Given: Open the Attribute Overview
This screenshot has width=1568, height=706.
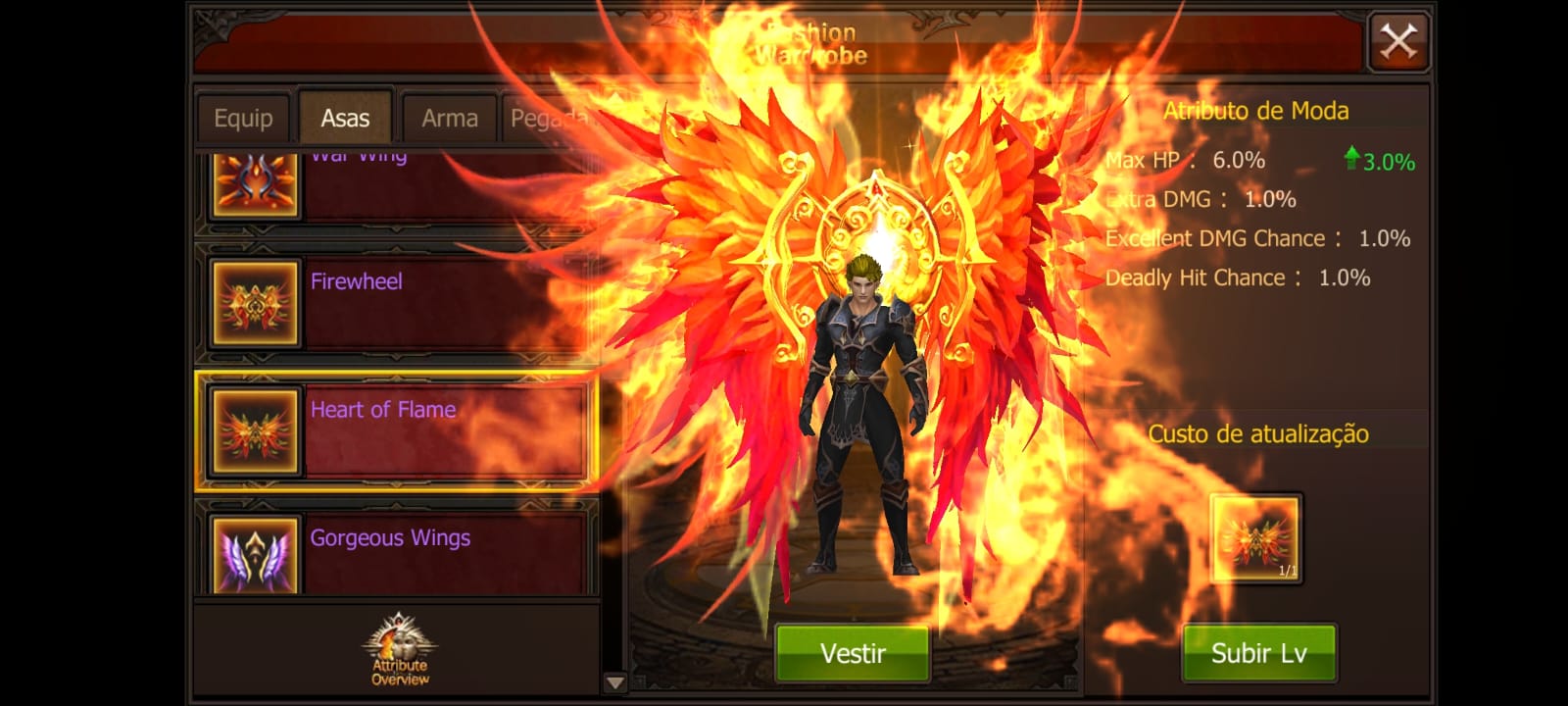Looking at the screenshot, I should click(x=399, y=651).
